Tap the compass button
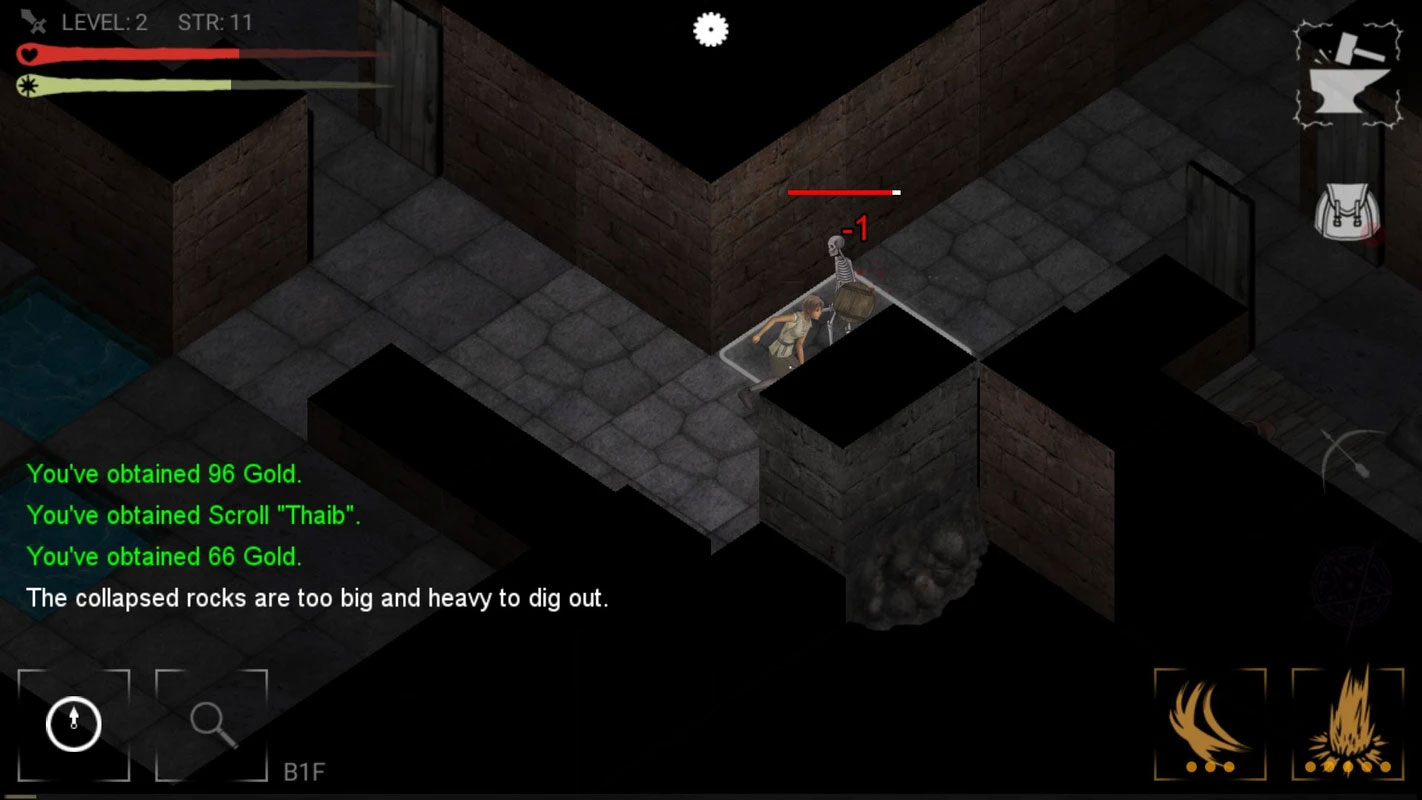 (74, 724)
